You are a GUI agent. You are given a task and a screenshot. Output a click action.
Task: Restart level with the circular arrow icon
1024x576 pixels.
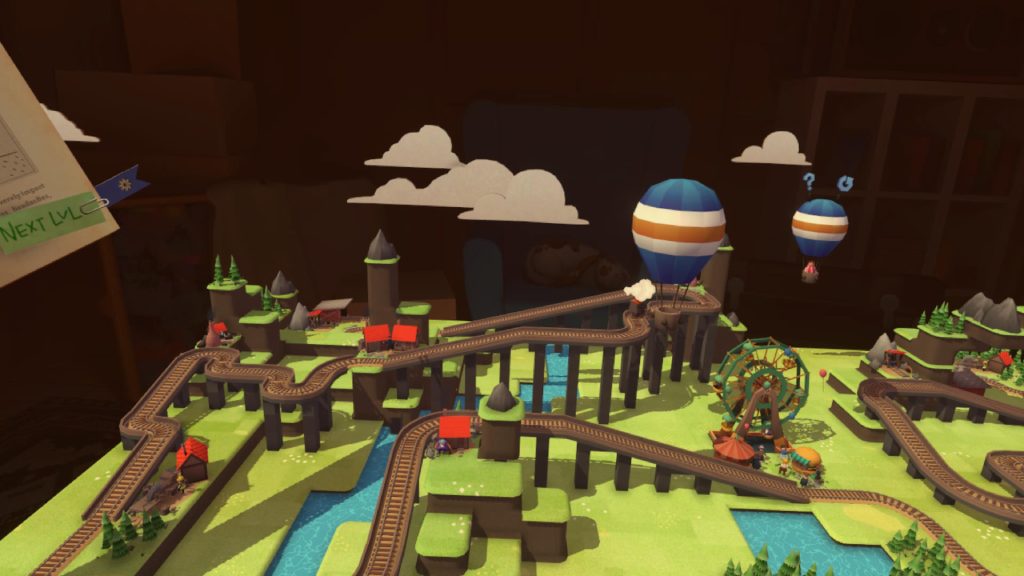846,182
